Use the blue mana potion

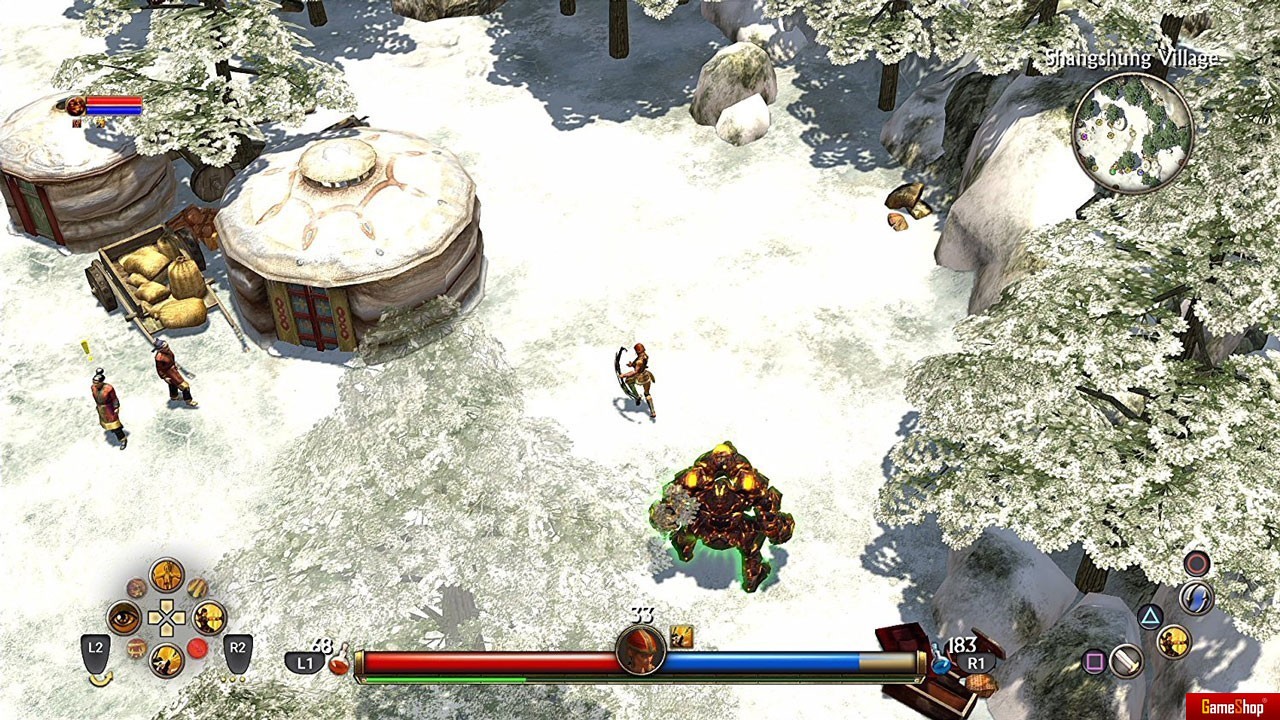tap(940, 662)
